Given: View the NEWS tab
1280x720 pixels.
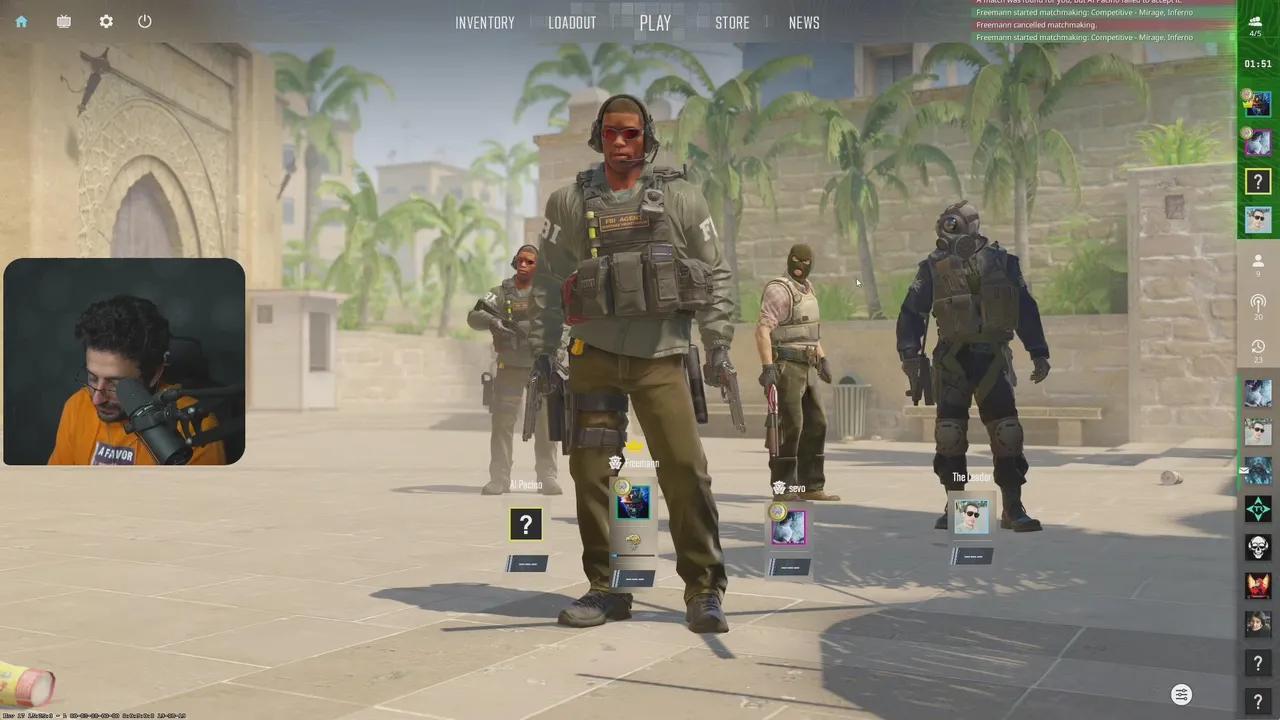Looking at the screenshot, I should click(804, 22).
